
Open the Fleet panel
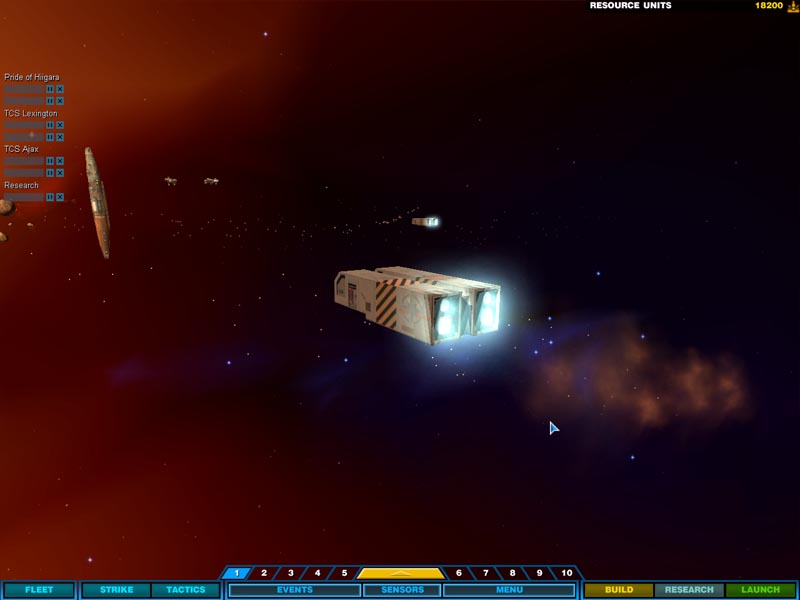pyautogui.click(x=39, y=590)
